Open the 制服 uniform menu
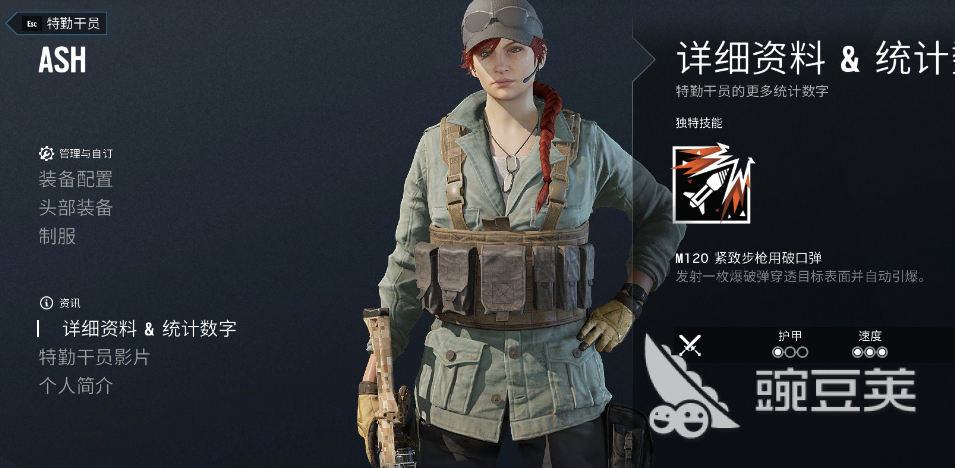Screen dimensions: 955x468 click(x=57, y=237)
